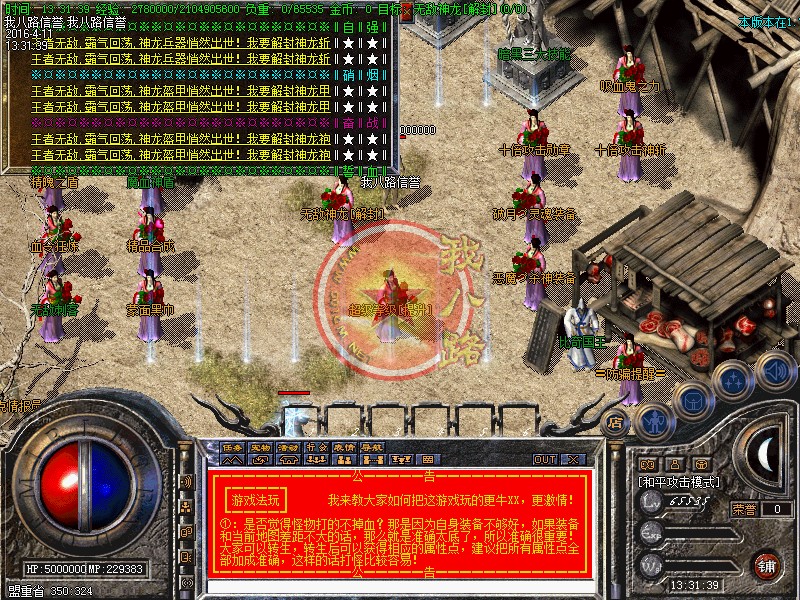Open the 表情 emotes tab
Screen dimensions: 800x600
tap(344, 447)
